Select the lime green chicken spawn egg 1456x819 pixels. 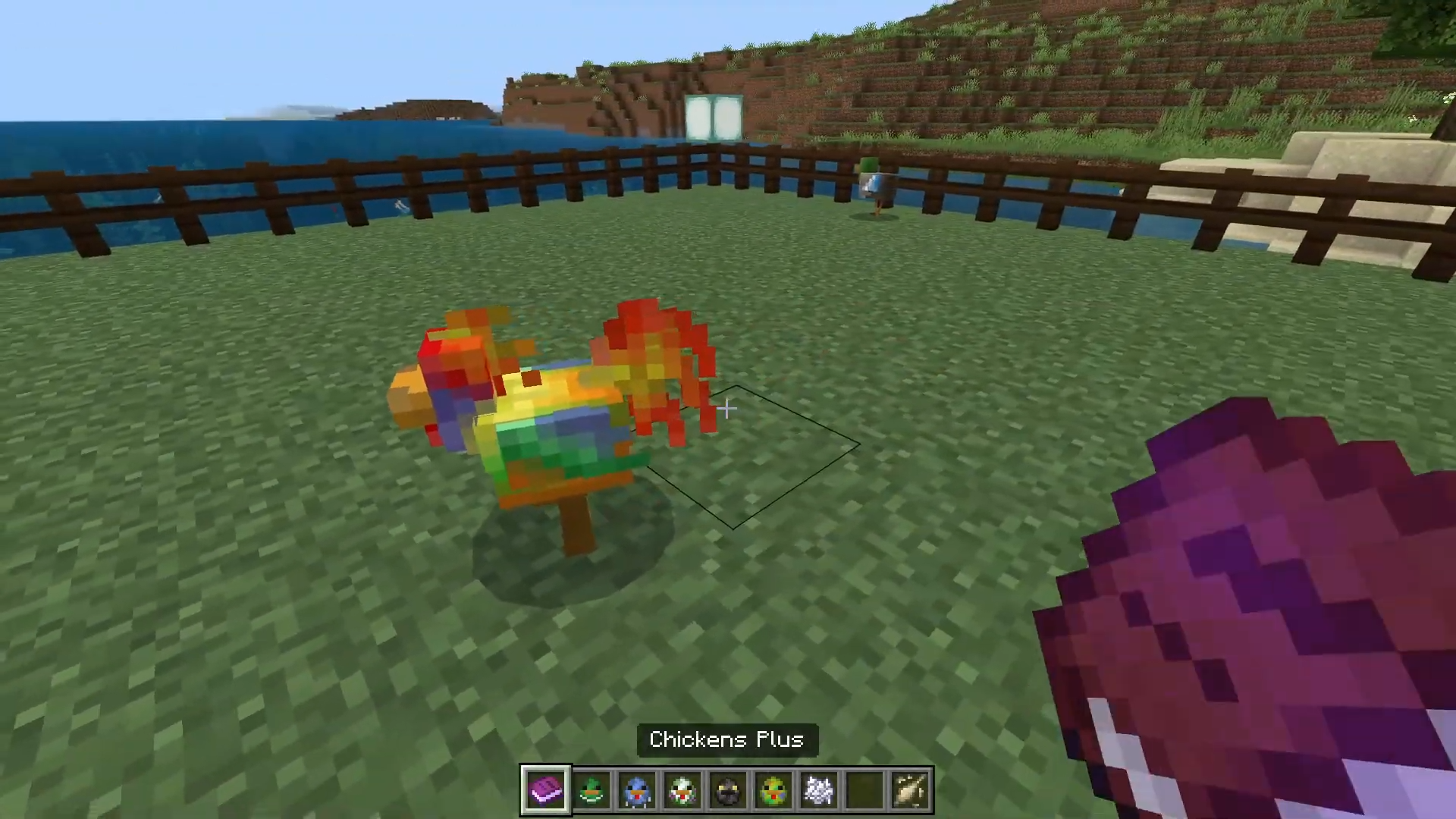[773, 790]
